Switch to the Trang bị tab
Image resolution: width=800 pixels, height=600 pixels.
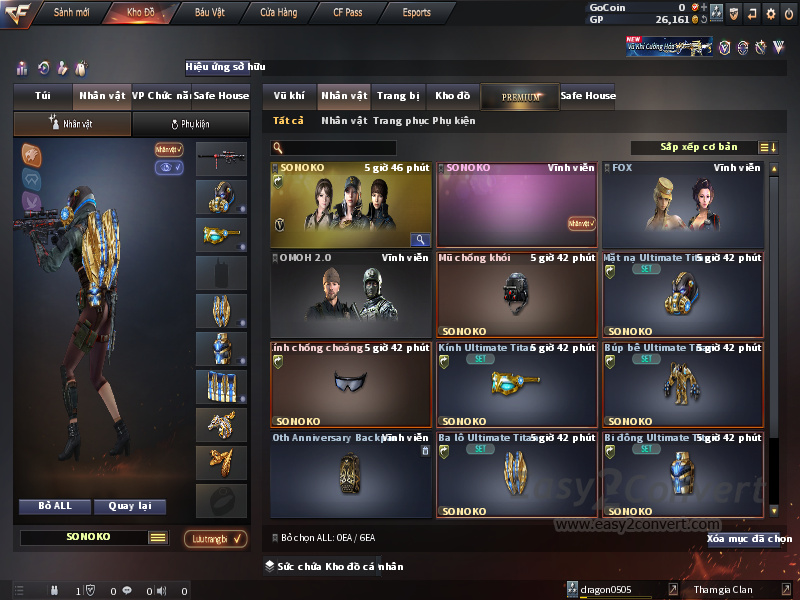click(x=398, y=96)
